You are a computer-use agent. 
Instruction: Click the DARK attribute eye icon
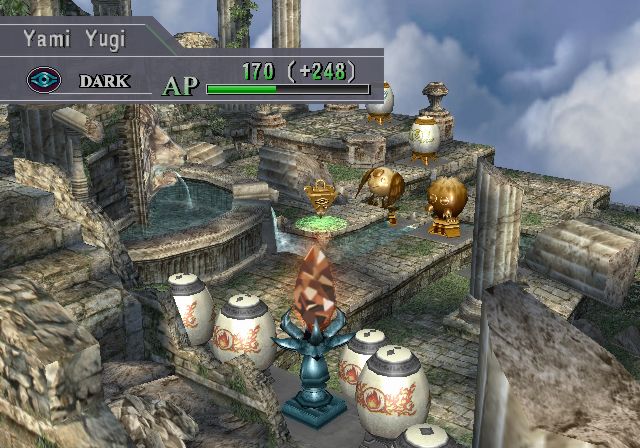43,80
